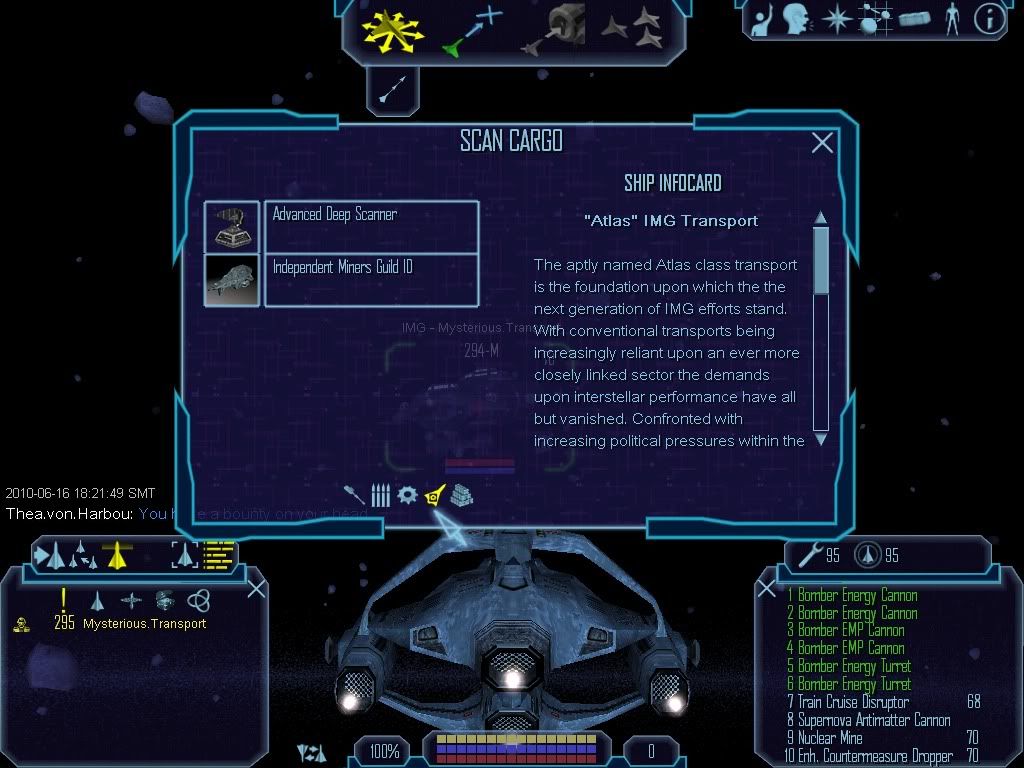Select Mysterious.Transport in the contact list
Screen dimensions: 1024x768
pyautogui.click(x=144, y=623)
